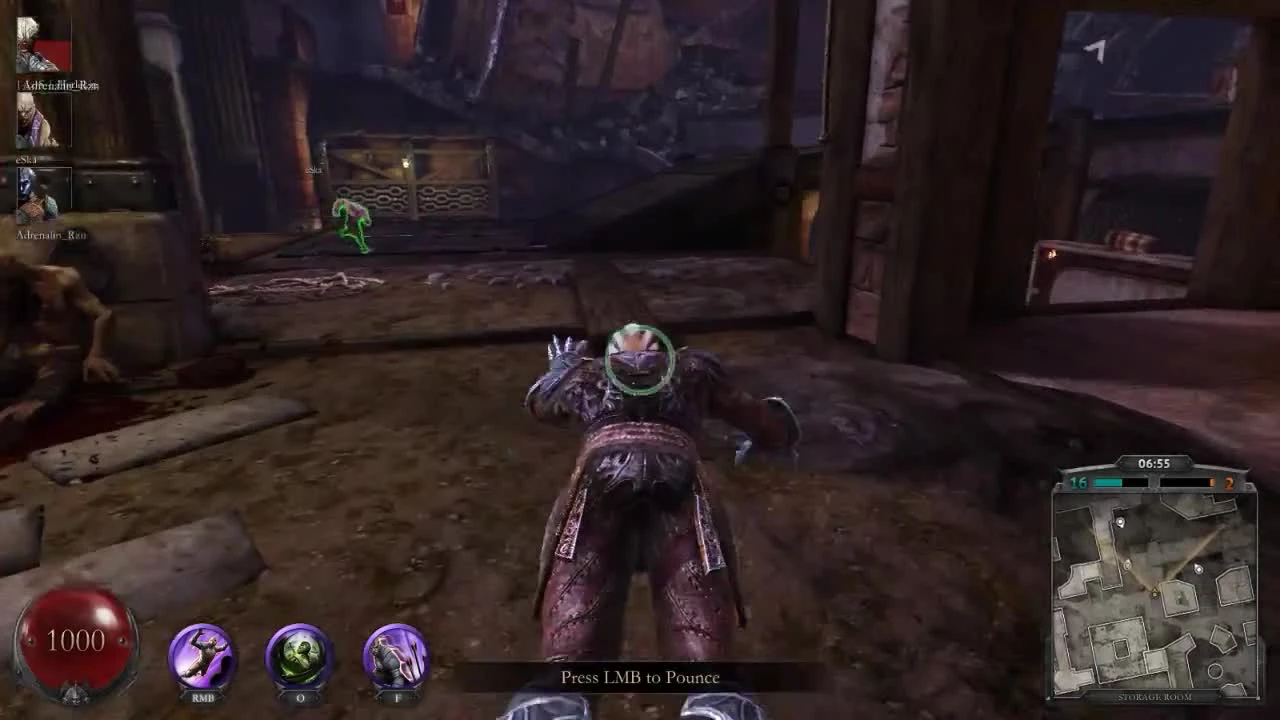Image resolution: width=1280 pixels, height=720 pixels.
Task: Click eSka's name tag above the distant enemy
Action: [x=313, y=170]
